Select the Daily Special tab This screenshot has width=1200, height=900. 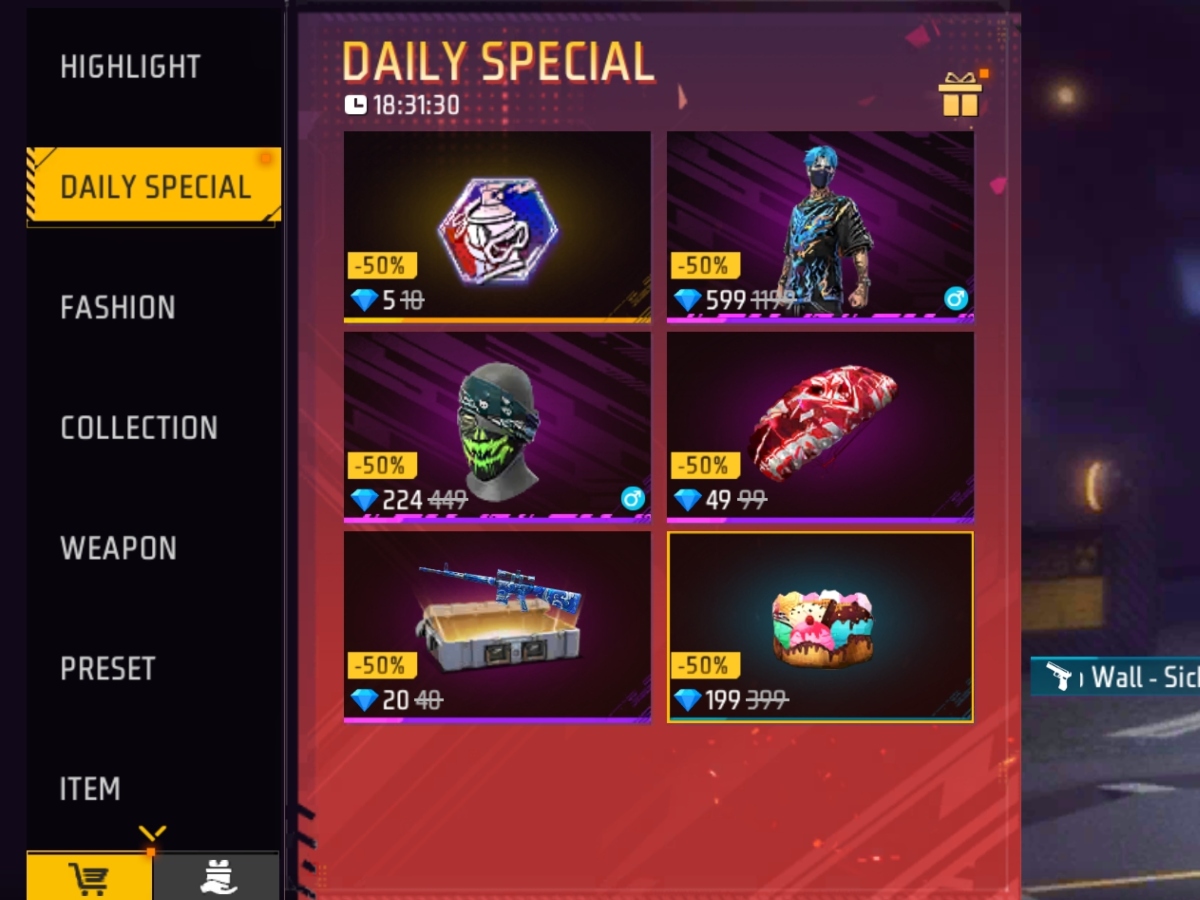pyautogui.click(x=155, y=187)
